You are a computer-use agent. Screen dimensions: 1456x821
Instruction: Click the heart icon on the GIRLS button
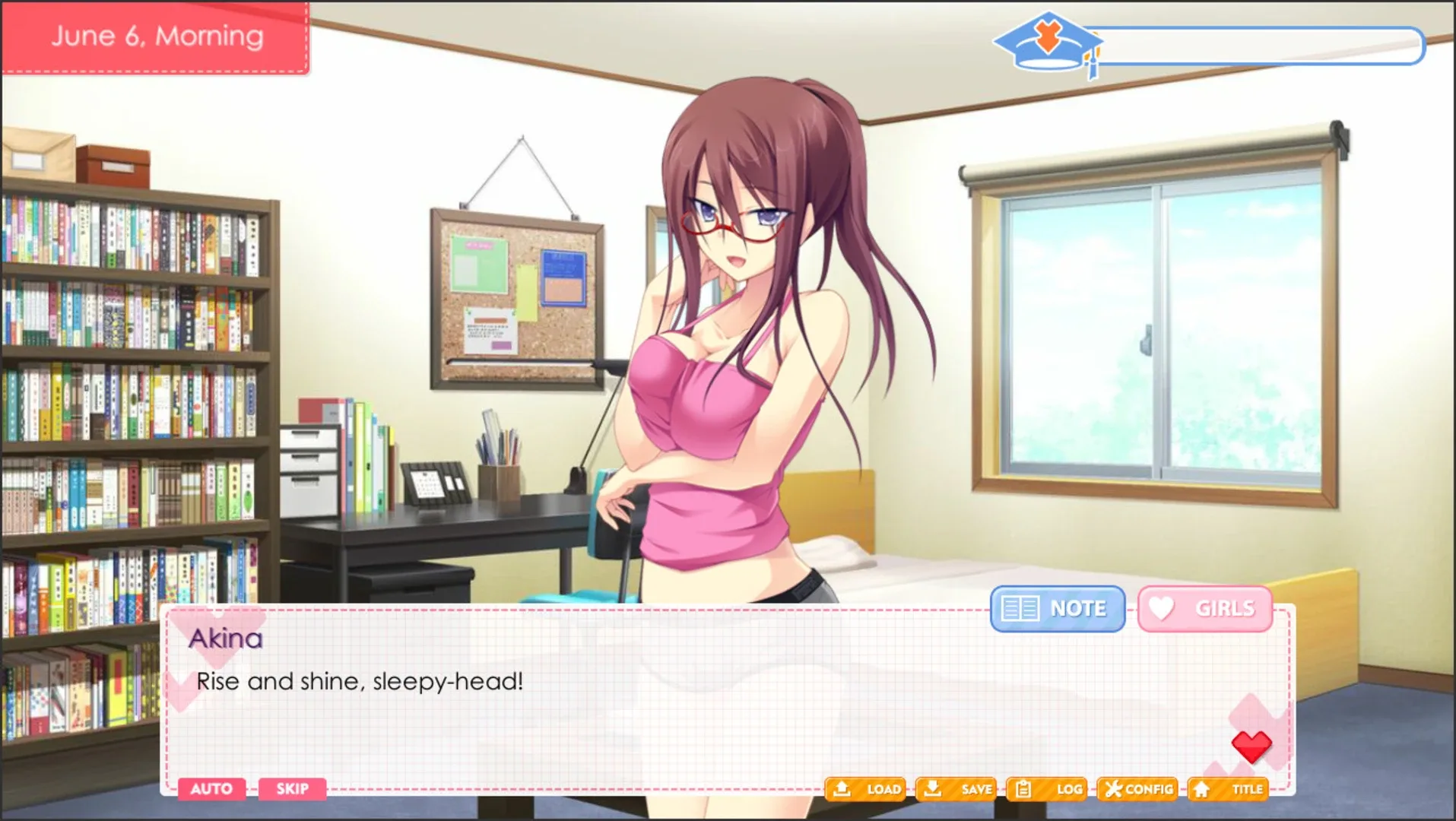point(1163,607)
